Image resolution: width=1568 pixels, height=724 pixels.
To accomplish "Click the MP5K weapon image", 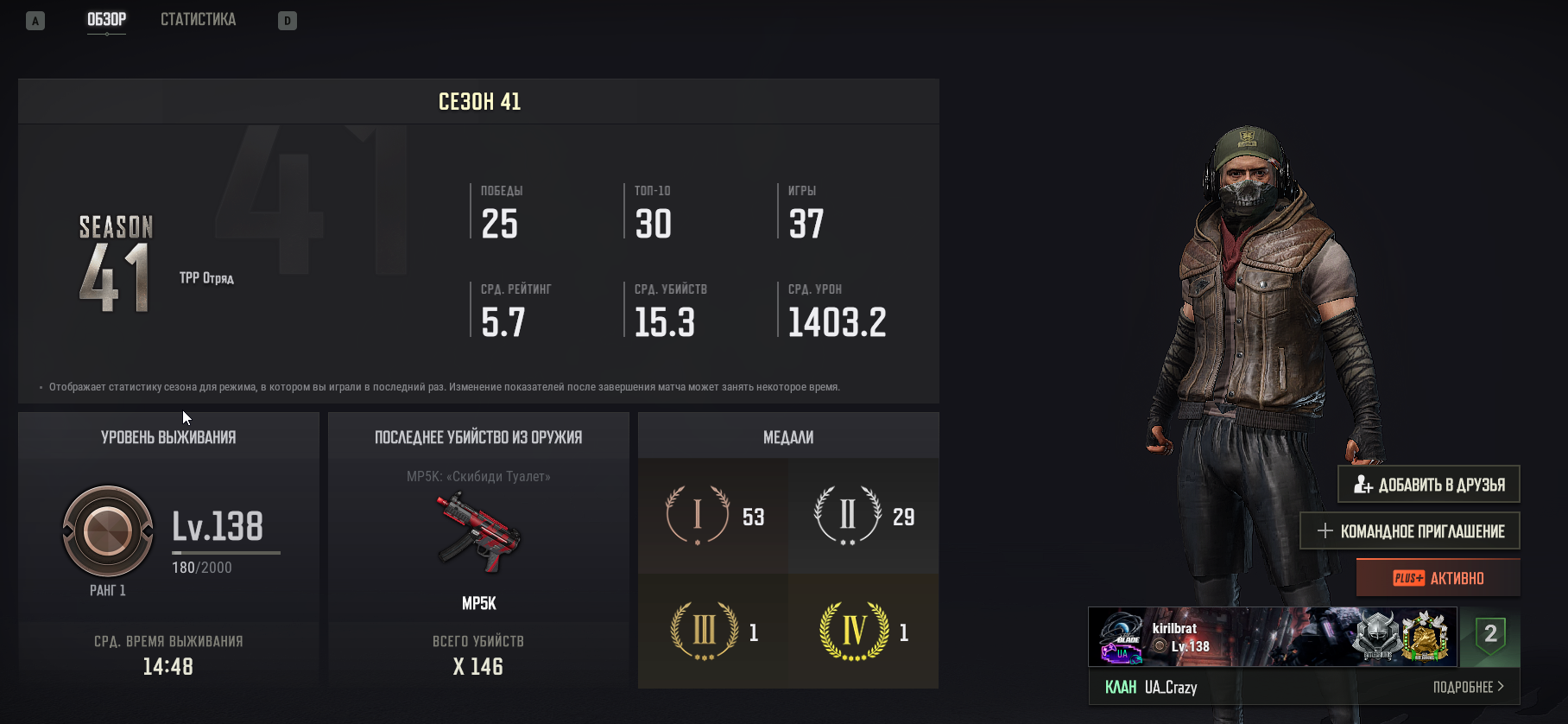I will 478,533.
